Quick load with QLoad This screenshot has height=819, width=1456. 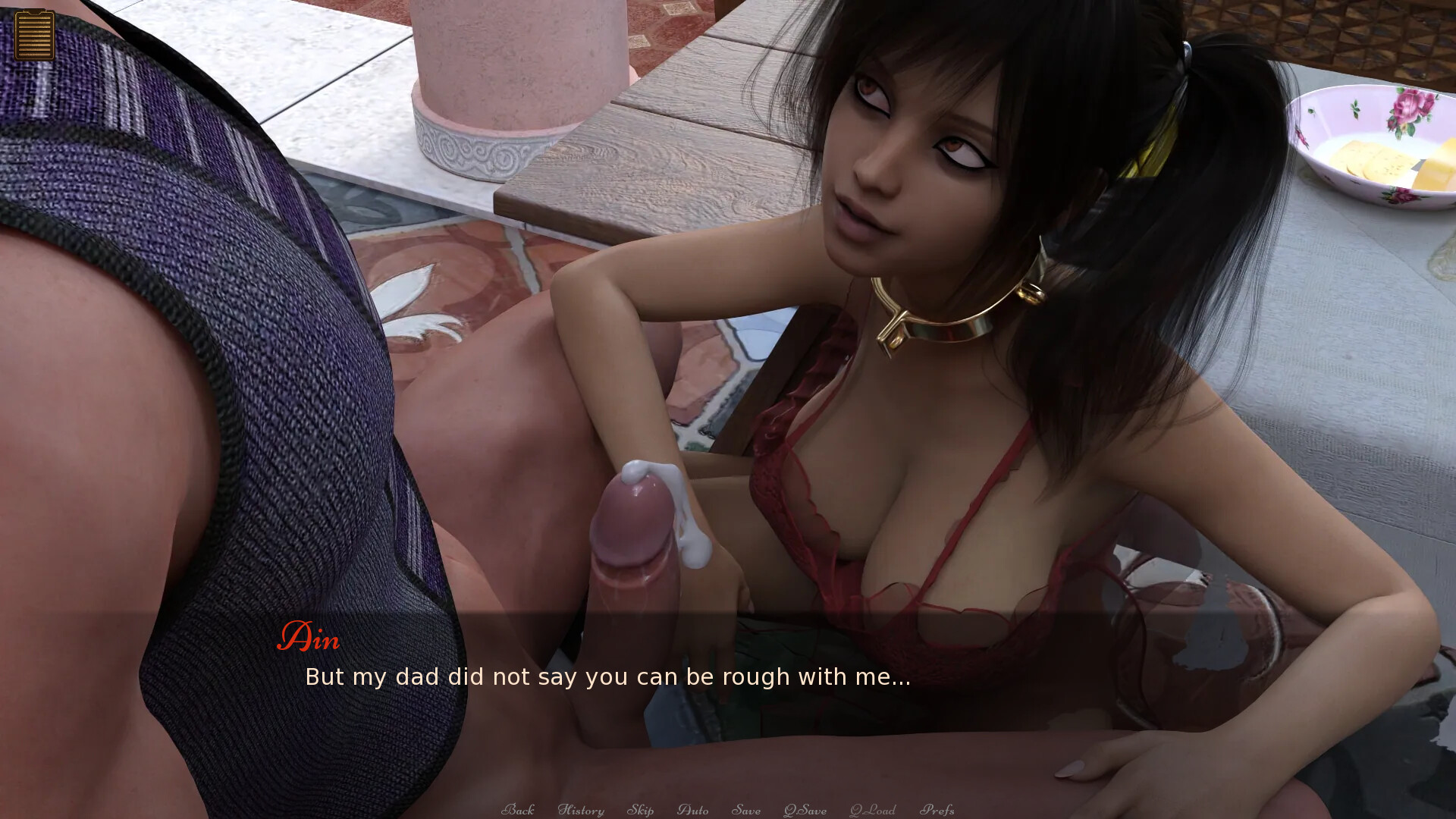point(872,810)
